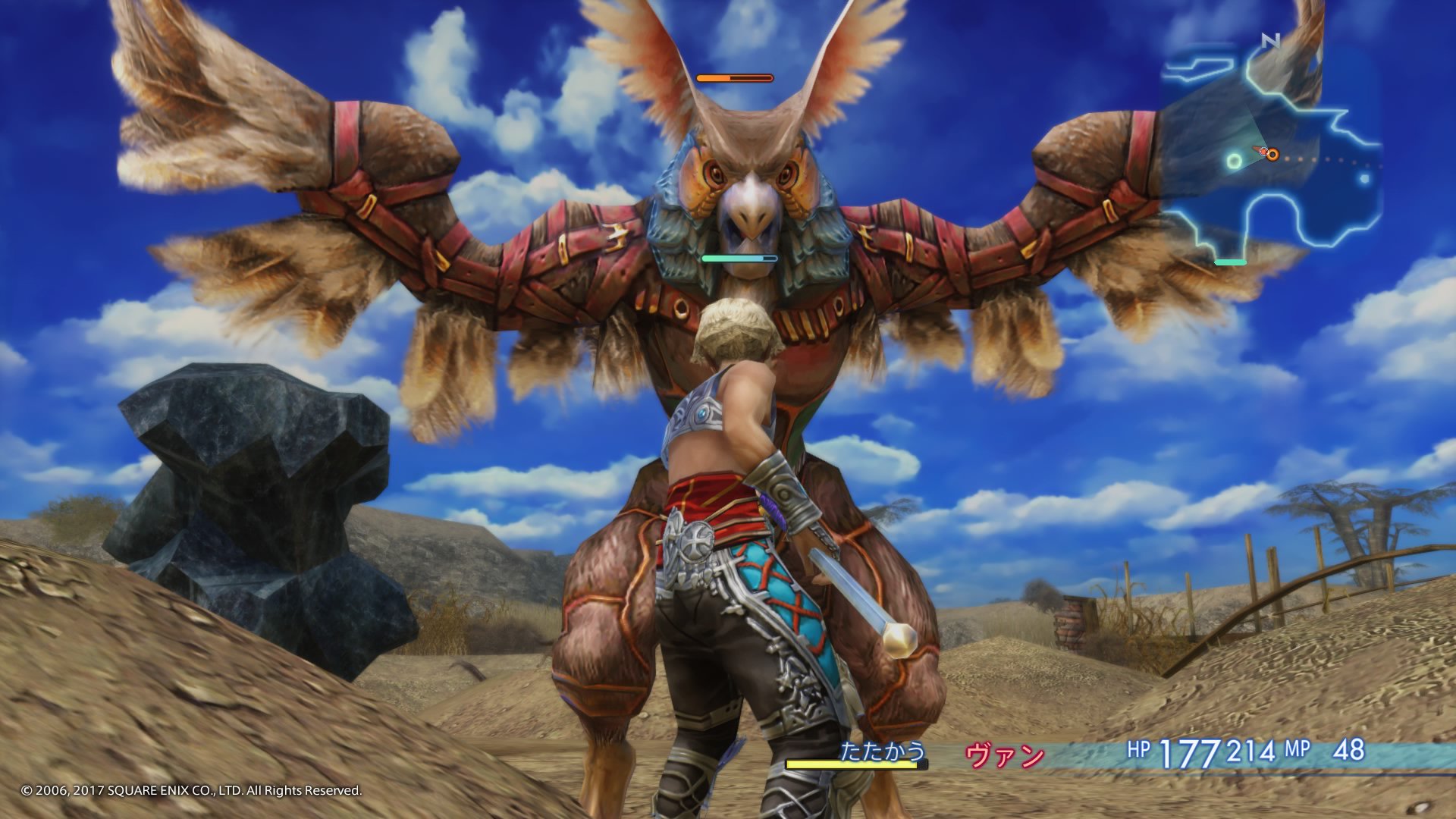Select the green exit marker on the minimap
The image size is (1456, 819).
coord(1230,262)
